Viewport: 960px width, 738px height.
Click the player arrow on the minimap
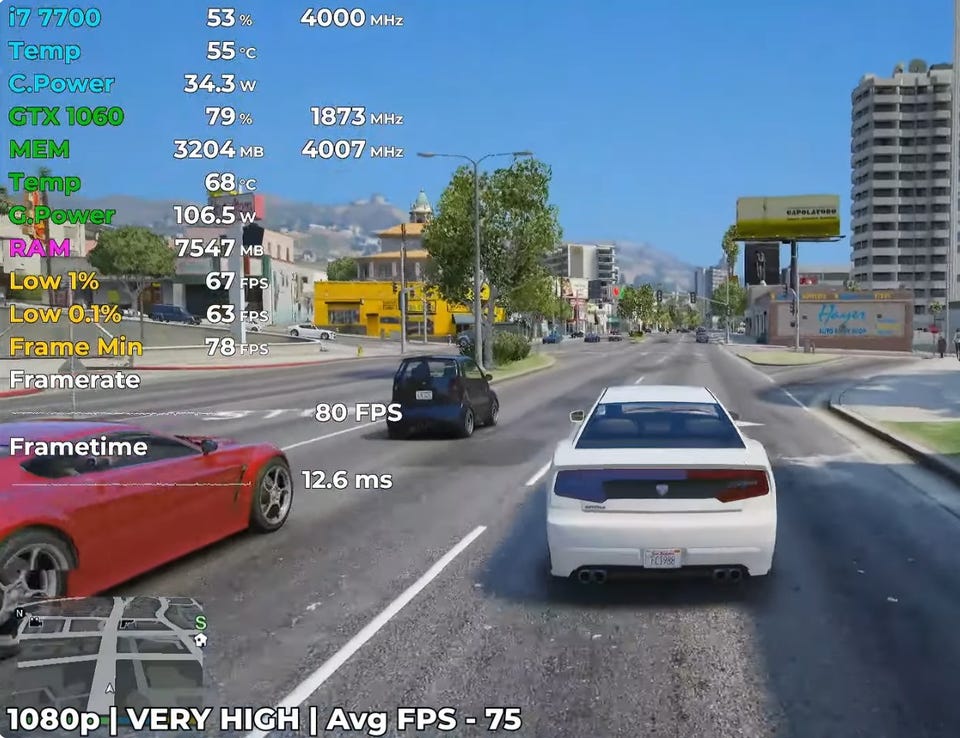pos(110,688)
